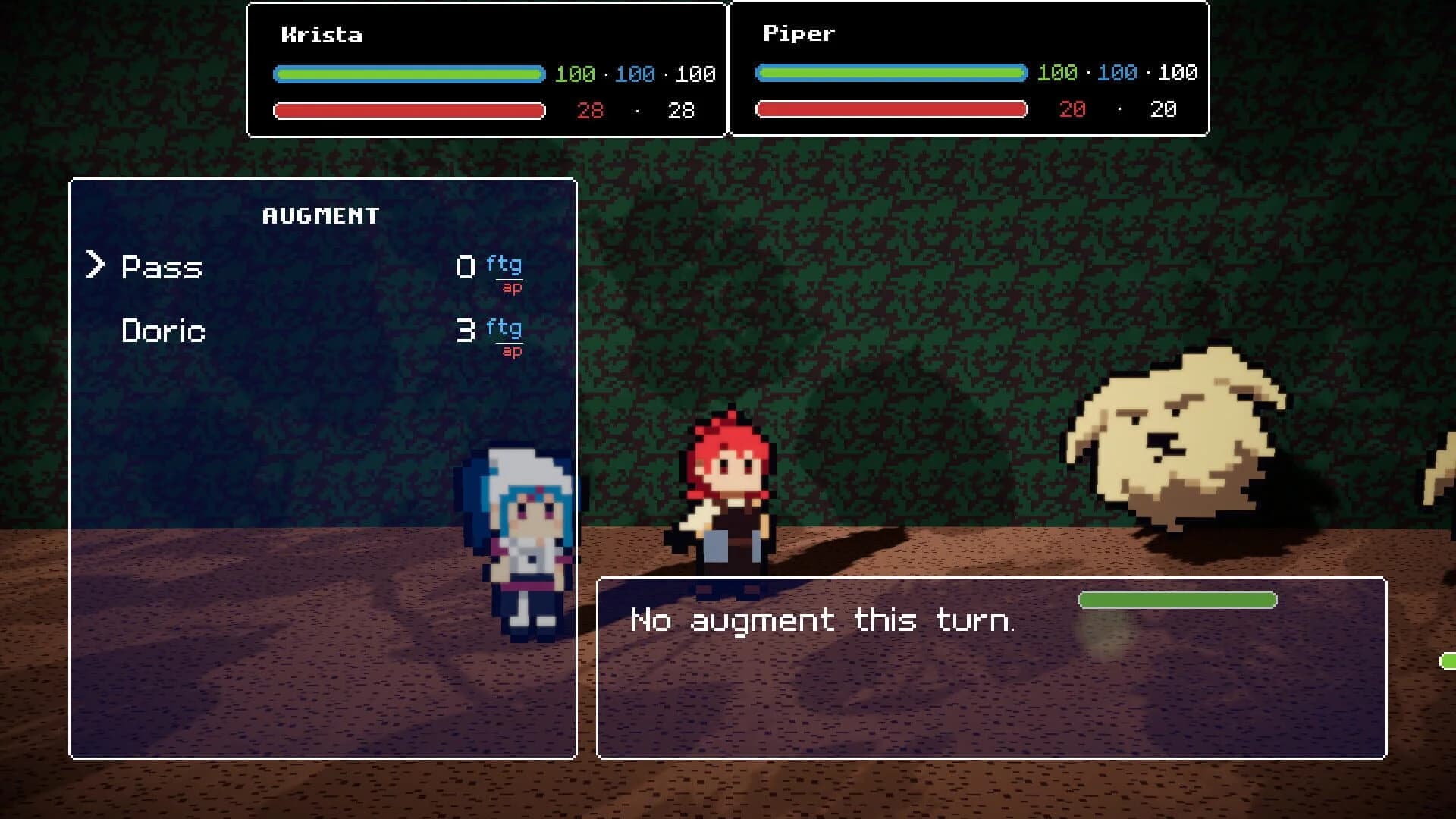Open the Piper status panel
Image resolution: width=1456 pixels, height=819 pixels.
(967, 68)
